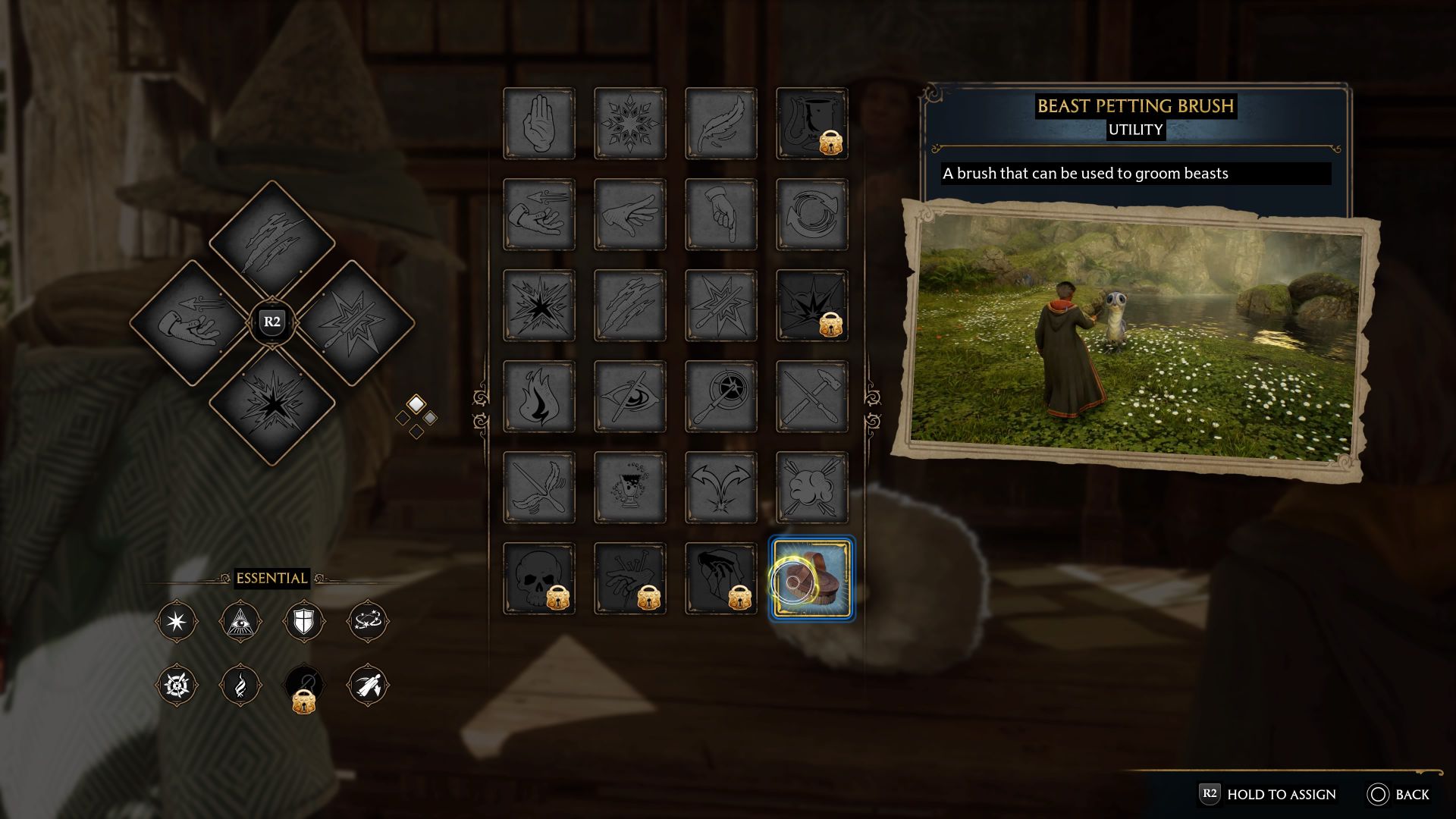Pick the Disillusionment crossed-eye spell icon
The height and width of the screenshot is (819, 1456).
pos(629,396)
